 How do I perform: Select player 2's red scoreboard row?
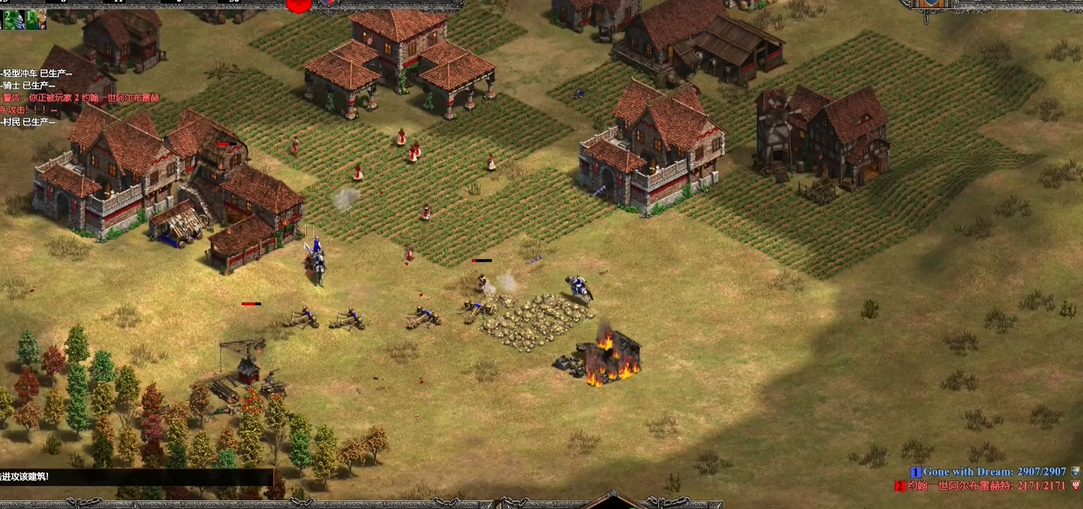click(985, 486)
